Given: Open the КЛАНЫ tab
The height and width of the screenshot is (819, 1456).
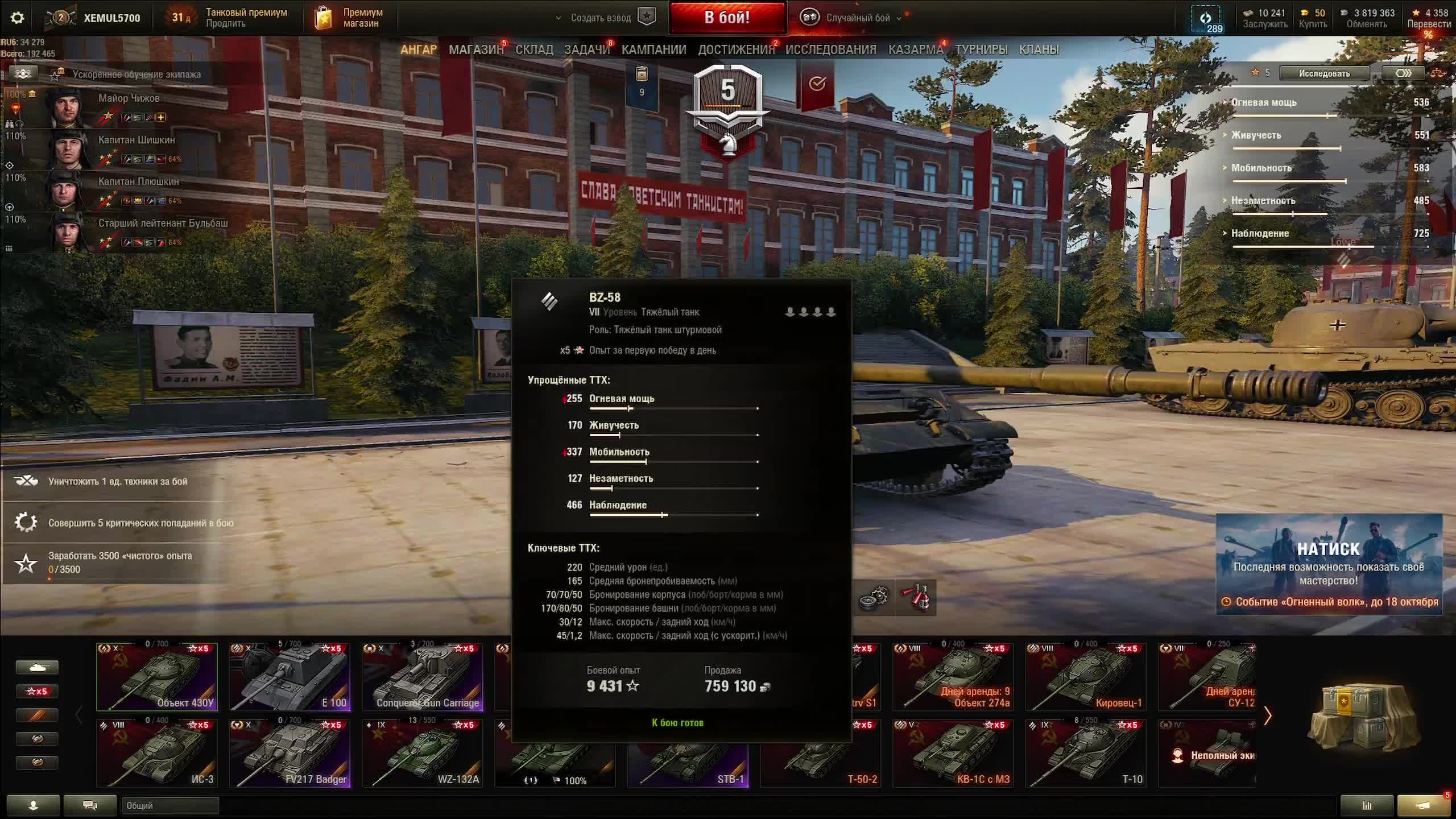Looking at the screenshot, I should tap(1039, 50).
